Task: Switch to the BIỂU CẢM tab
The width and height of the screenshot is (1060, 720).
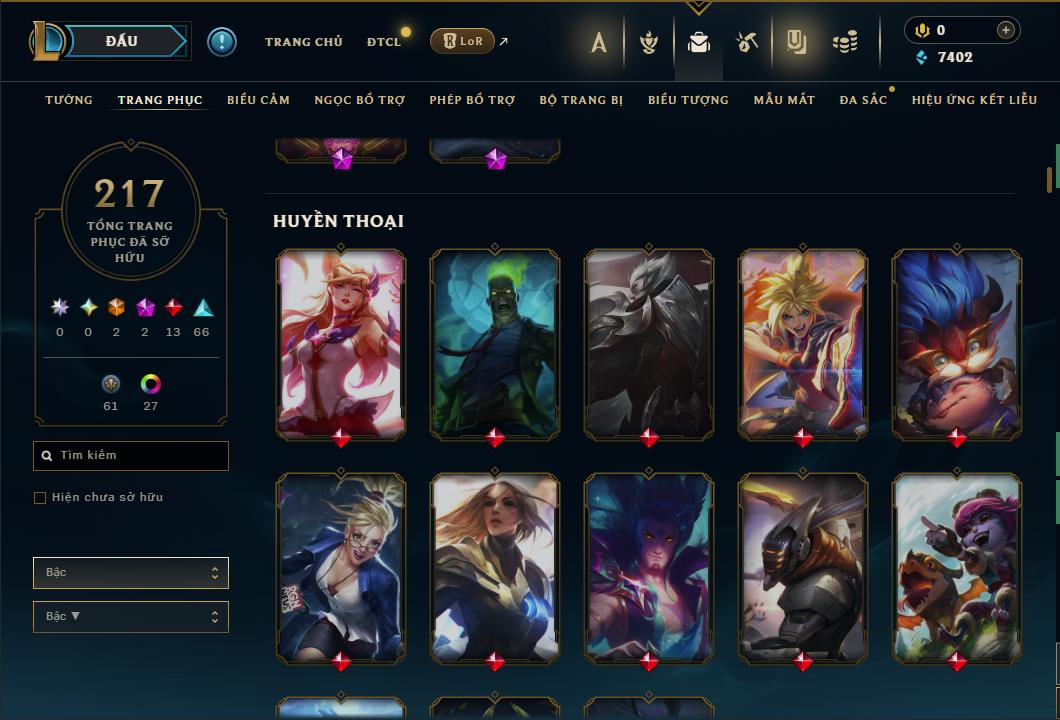Action: [258, 100]
